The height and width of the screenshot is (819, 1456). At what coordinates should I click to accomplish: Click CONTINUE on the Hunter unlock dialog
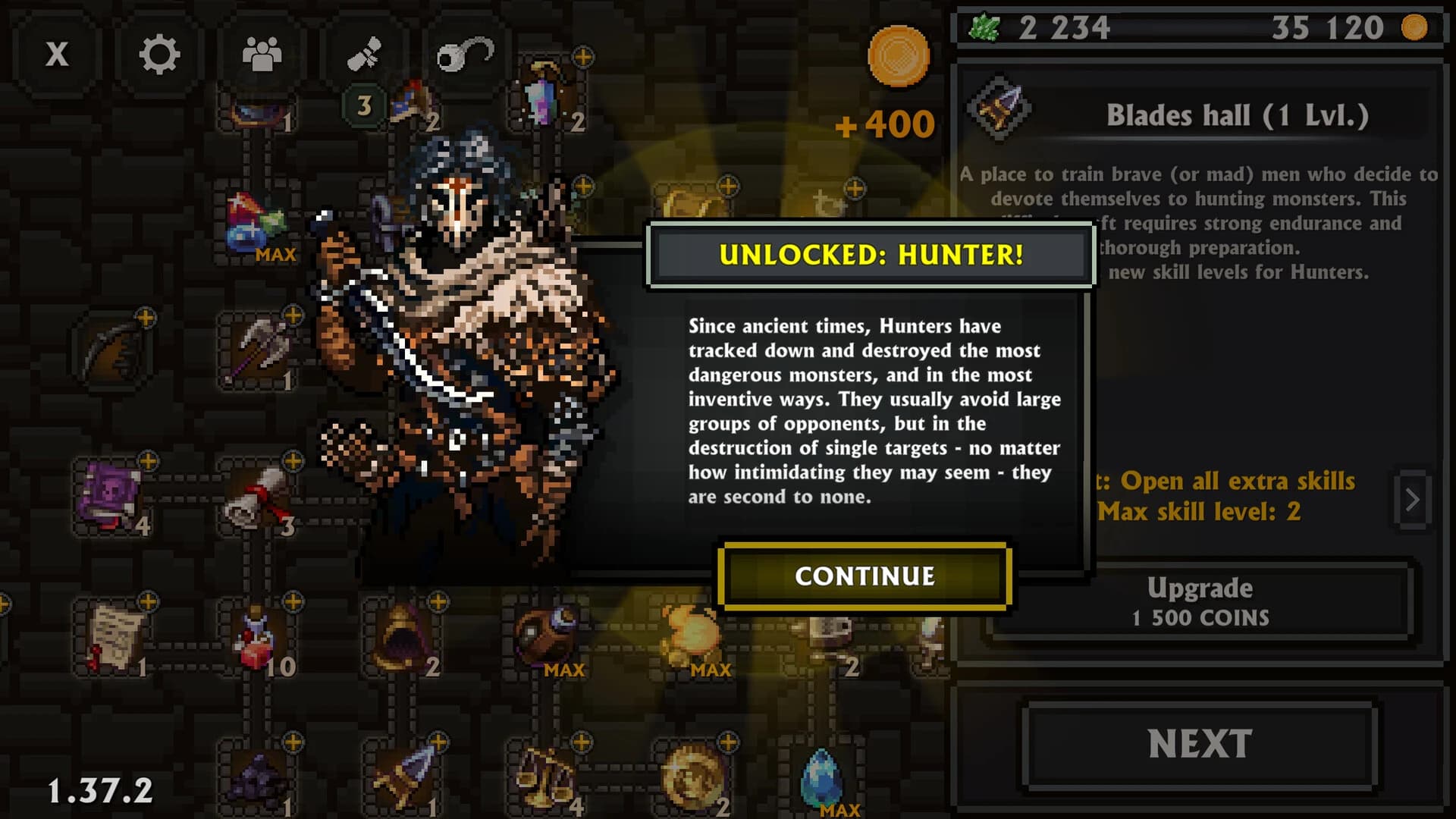coord(864,576)
